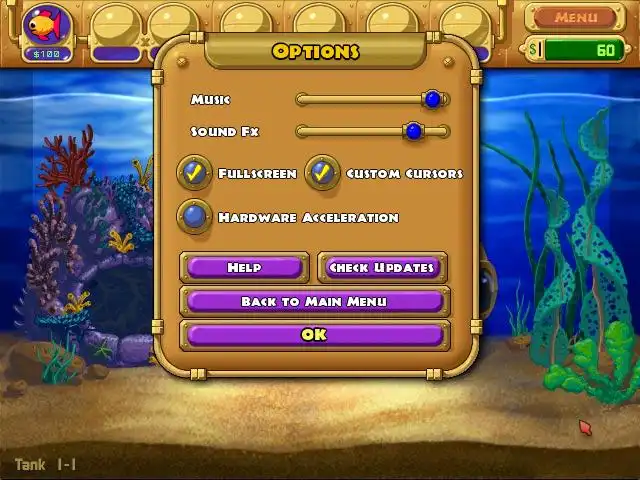The image size is (640, 480).
Task: Open the Help screen
Action: pyautogui.click(x=244, y=267)
